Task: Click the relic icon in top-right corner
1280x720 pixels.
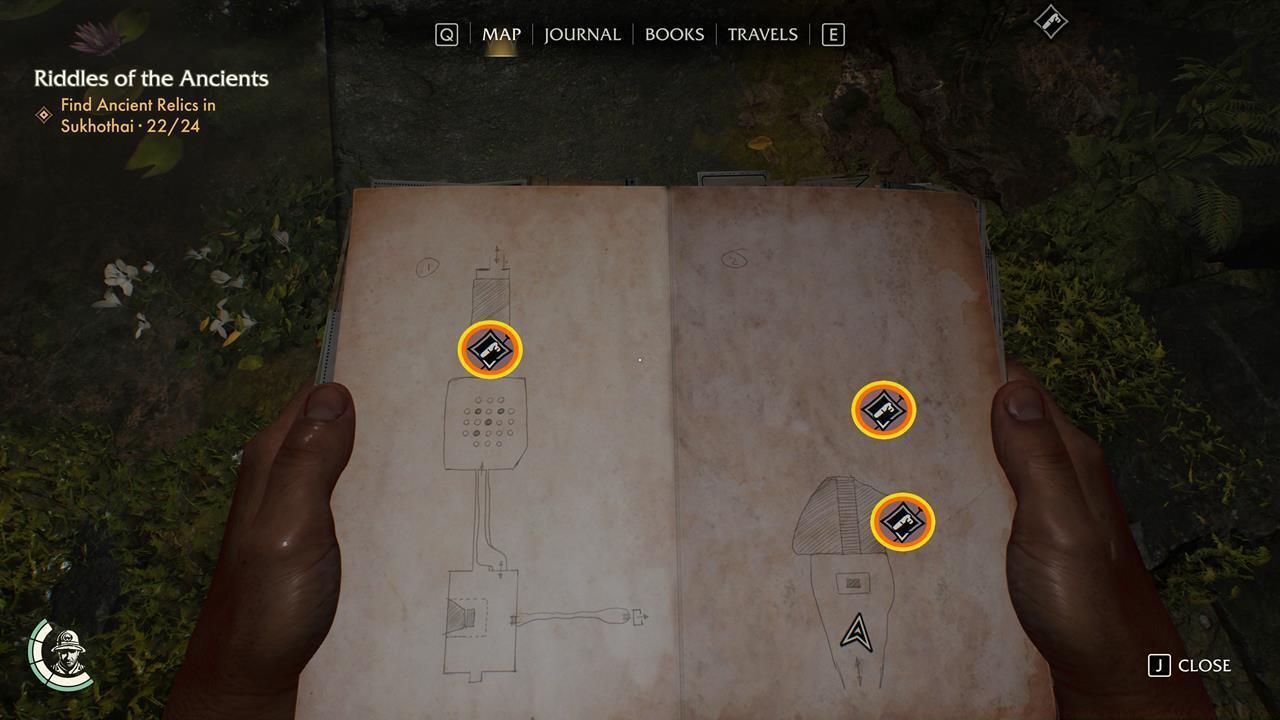Action: pos(1051,22)
